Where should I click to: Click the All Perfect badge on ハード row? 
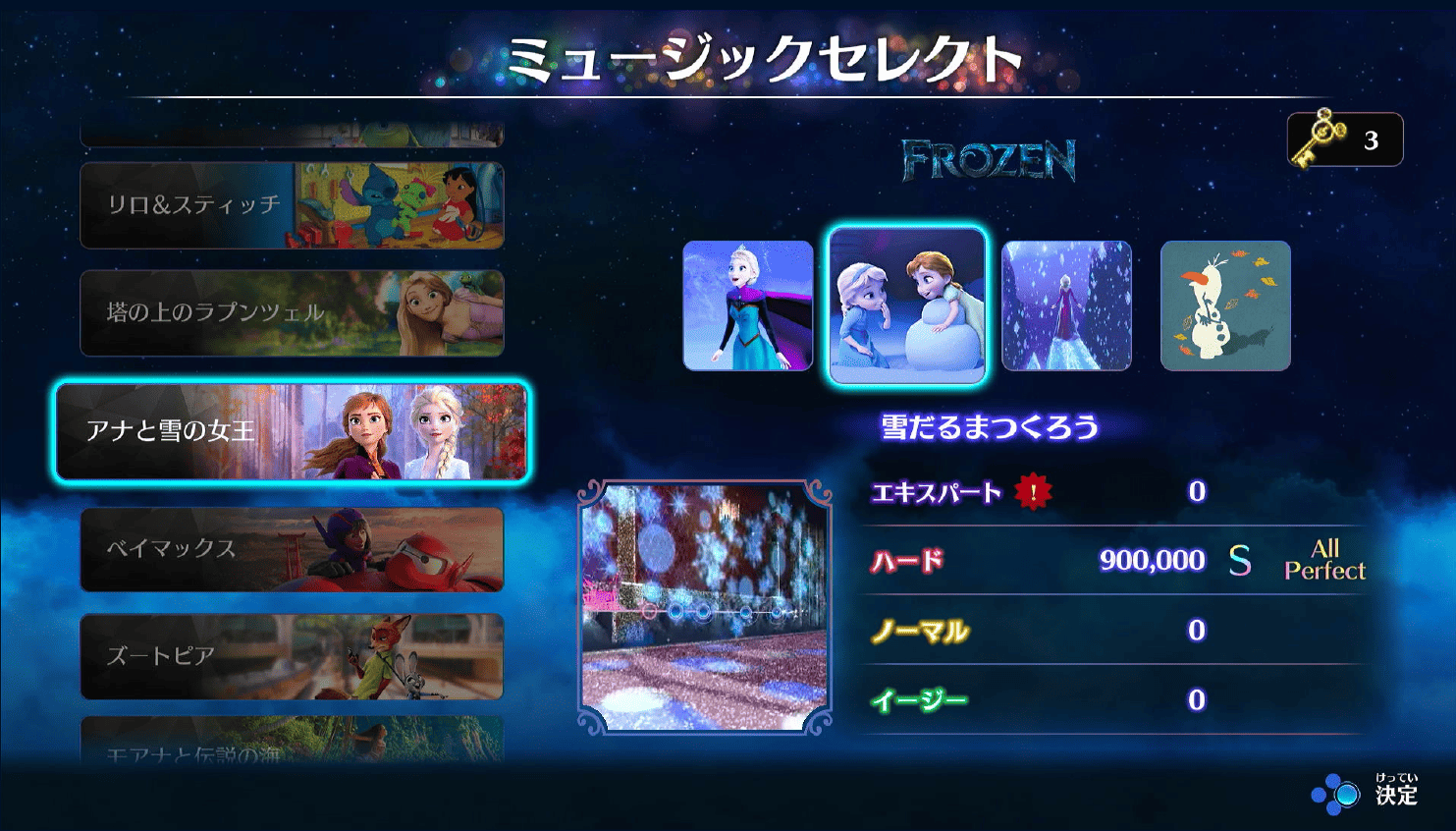click(1325, 560)
